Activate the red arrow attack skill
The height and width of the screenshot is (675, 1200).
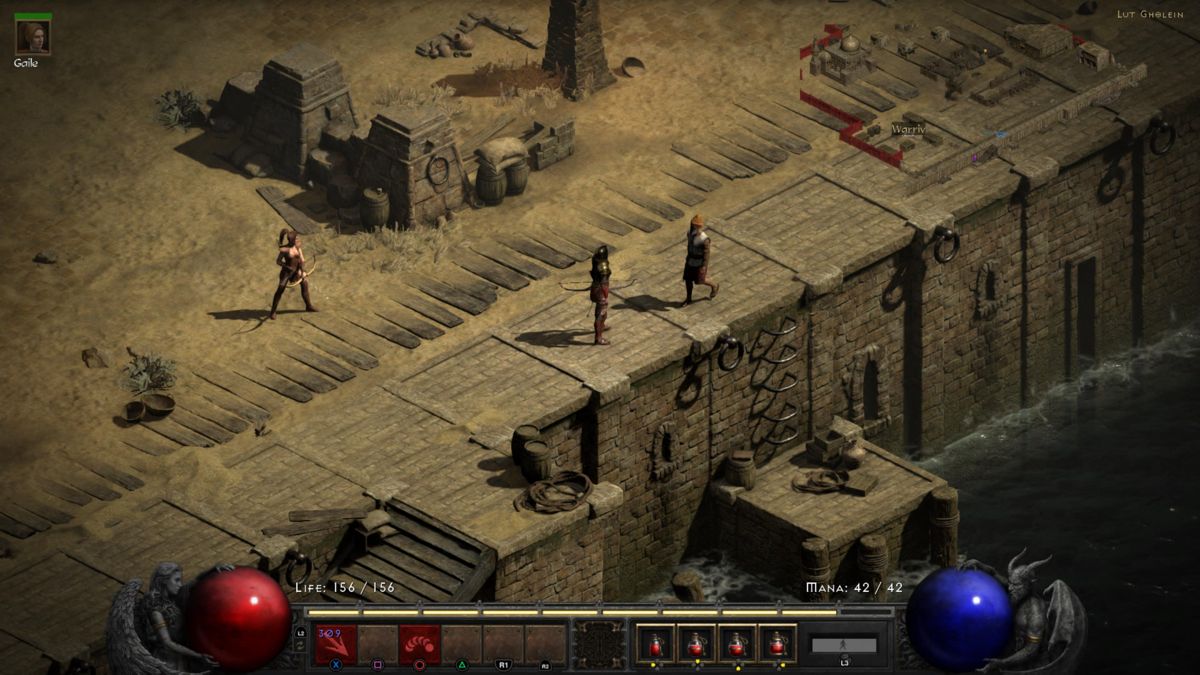tap(336, 643)
